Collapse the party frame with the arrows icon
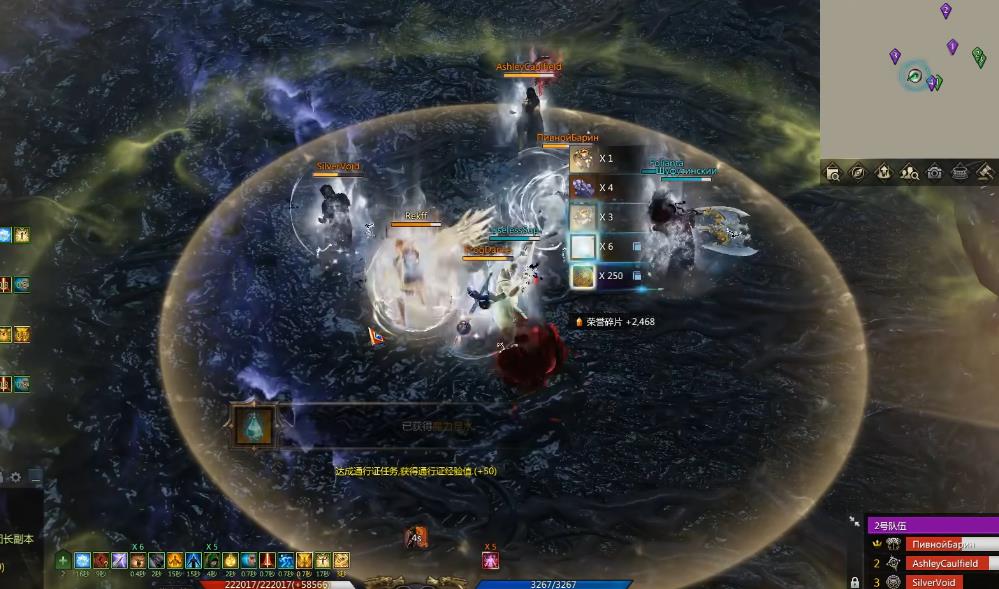 click(854, 522)
